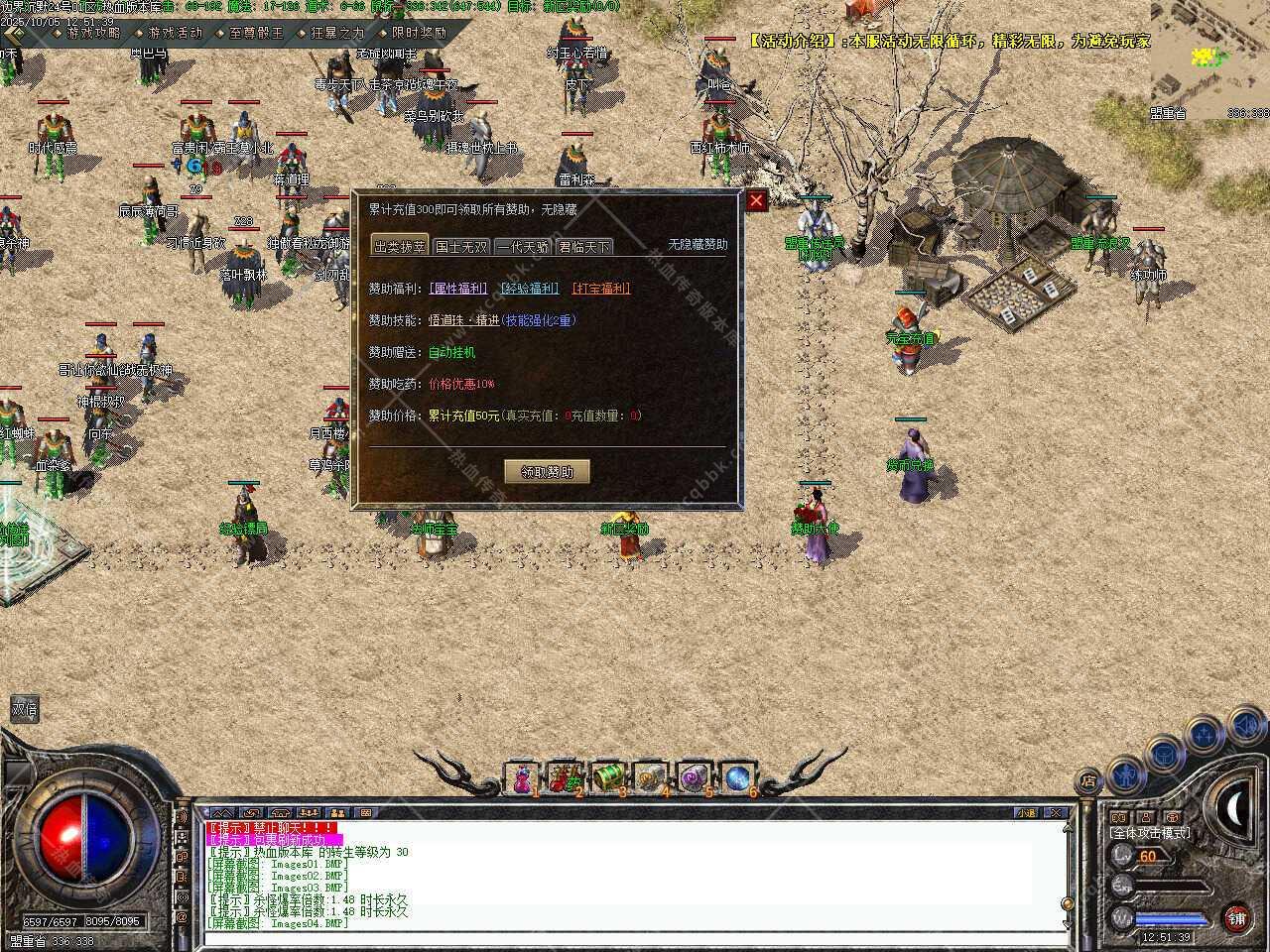This screenshot has width=1270, height=952.
Task: Use the red potion in hotbar slot 1
Action: 522,779
